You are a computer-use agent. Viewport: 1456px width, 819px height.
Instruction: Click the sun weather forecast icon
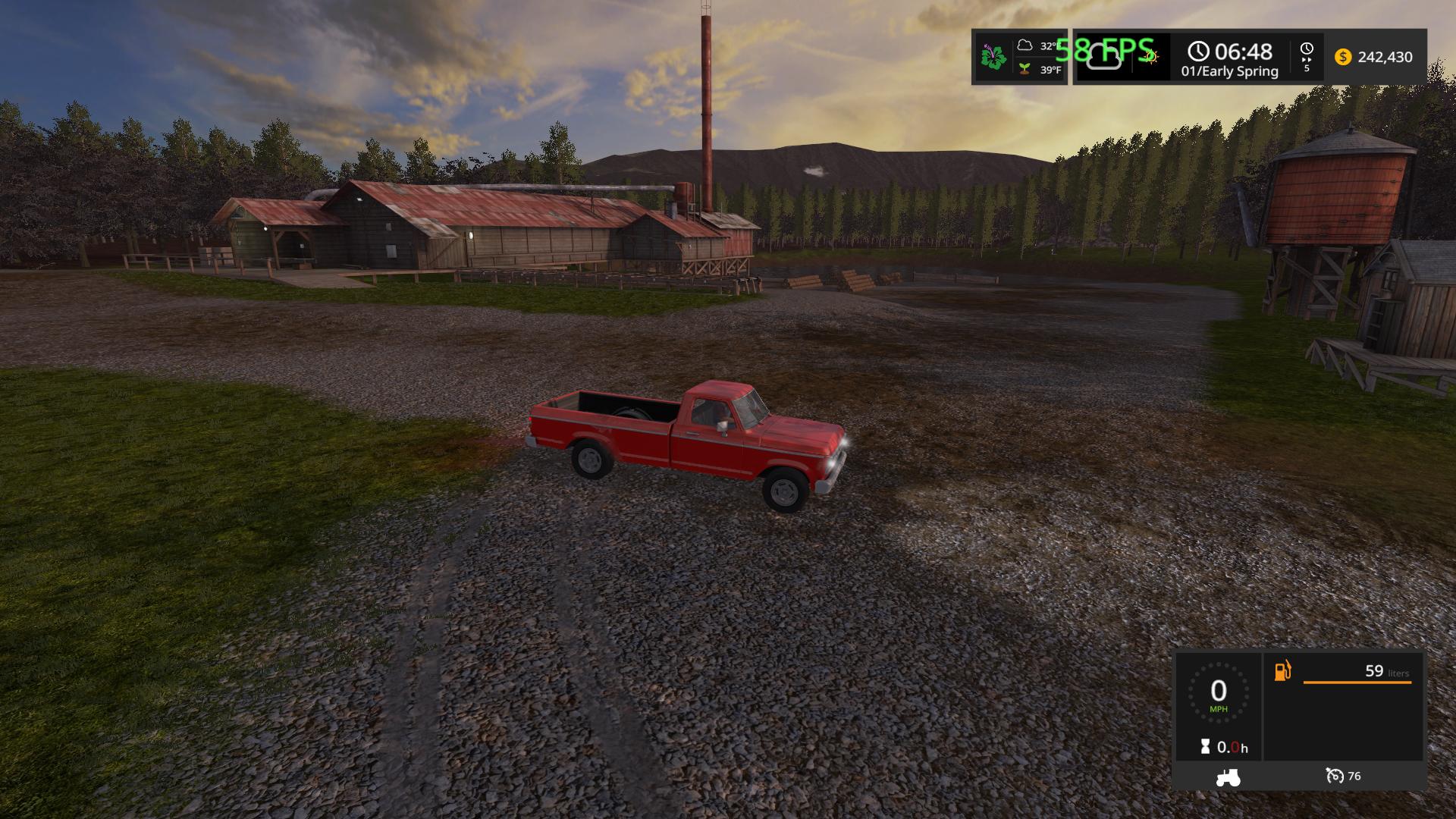[1150, 56]
